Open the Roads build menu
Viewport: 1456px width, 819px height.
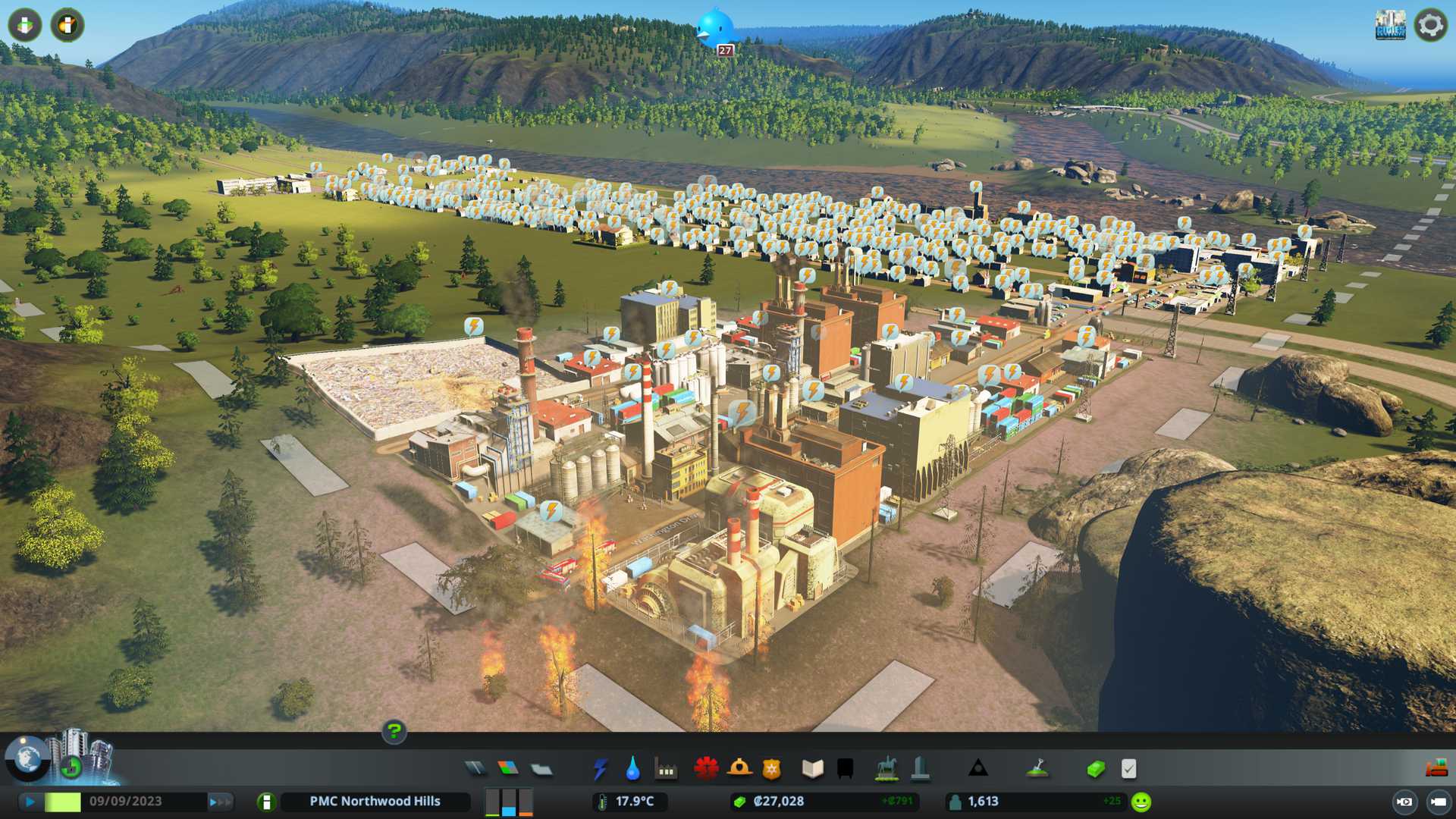pyautogui.click(x=475, y=769)
